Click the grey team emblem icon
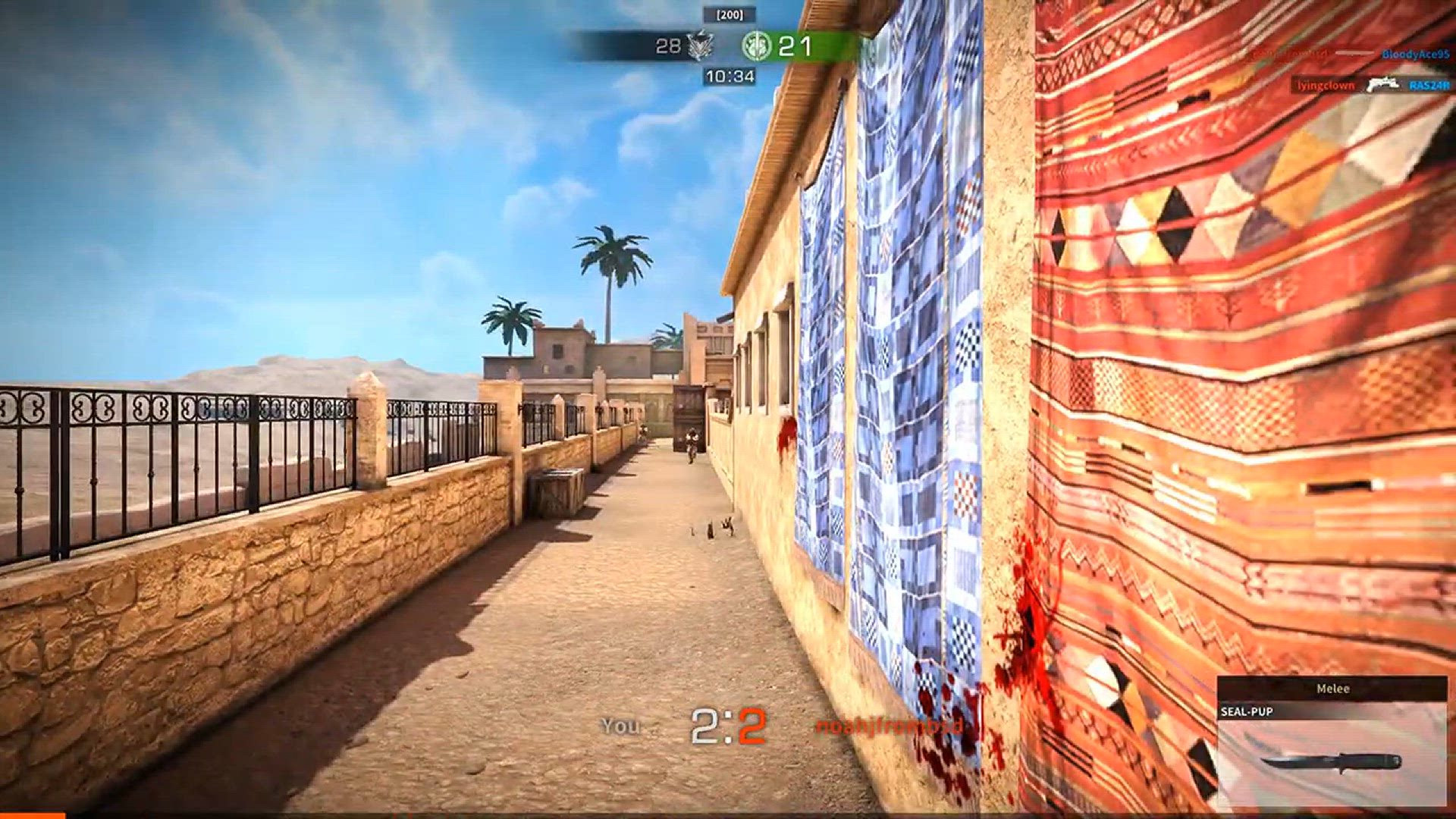This screenshot has width=1456, height=819. 700,46
